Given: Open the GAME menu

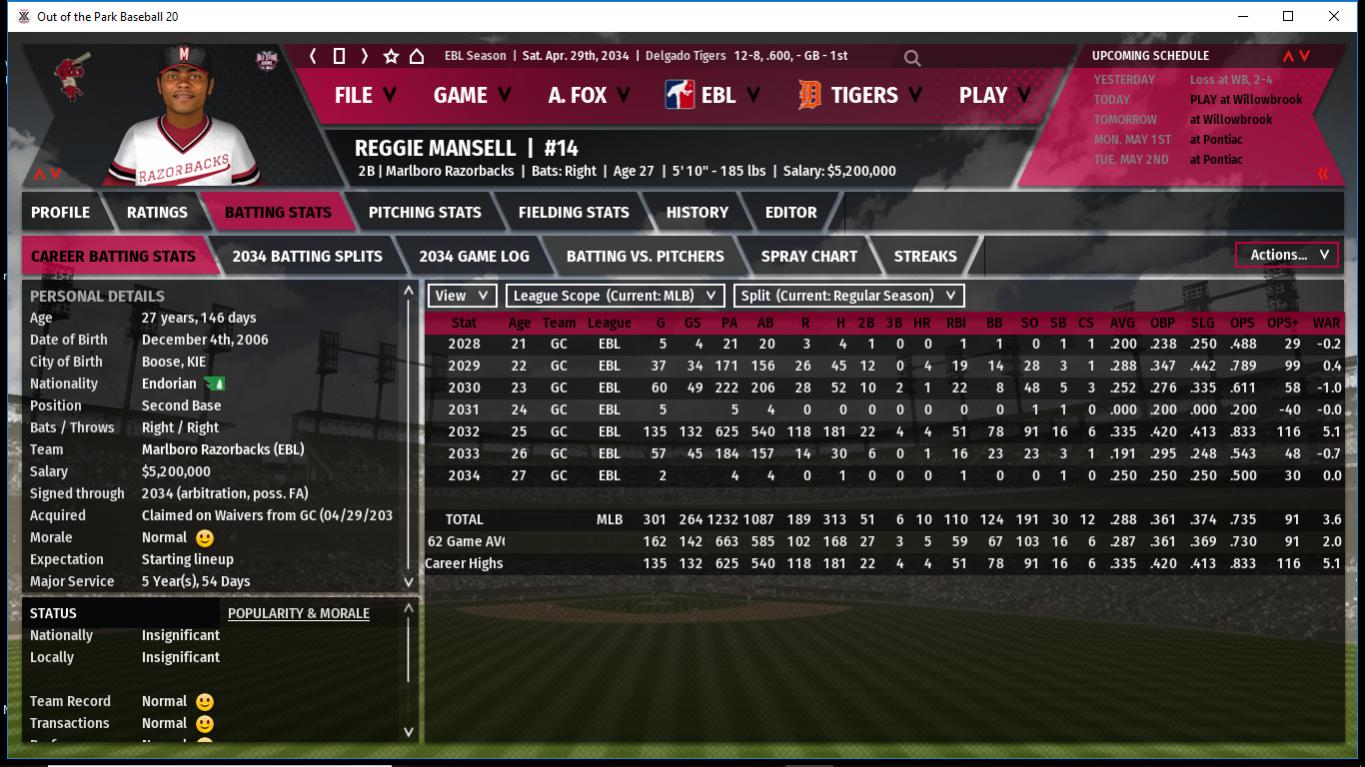Looking at the screenshot, I should click(471, 95).
